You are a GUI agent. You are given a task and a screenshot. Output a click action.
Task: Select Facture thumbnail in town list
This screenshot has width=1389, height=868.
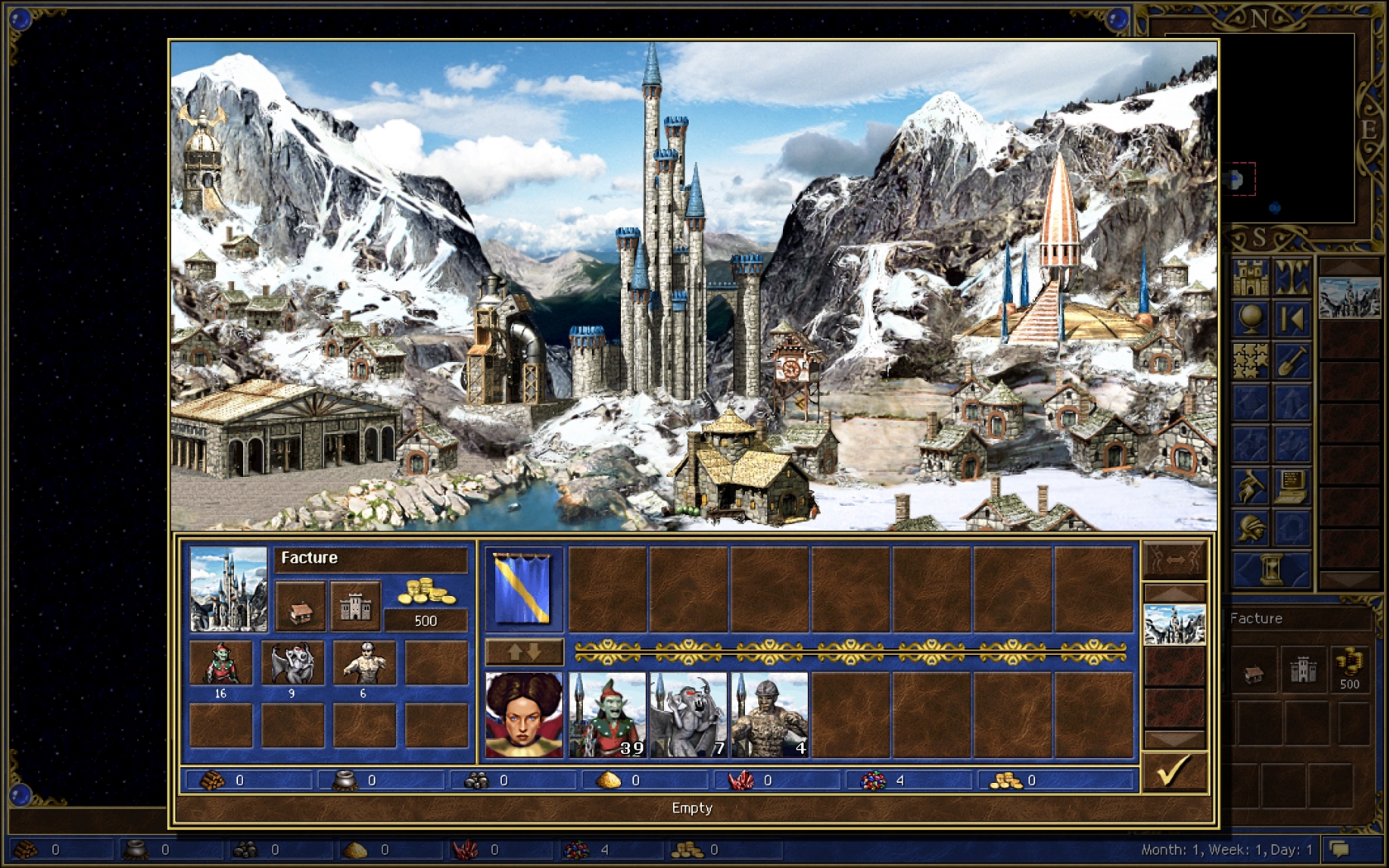click(1174, 625)
